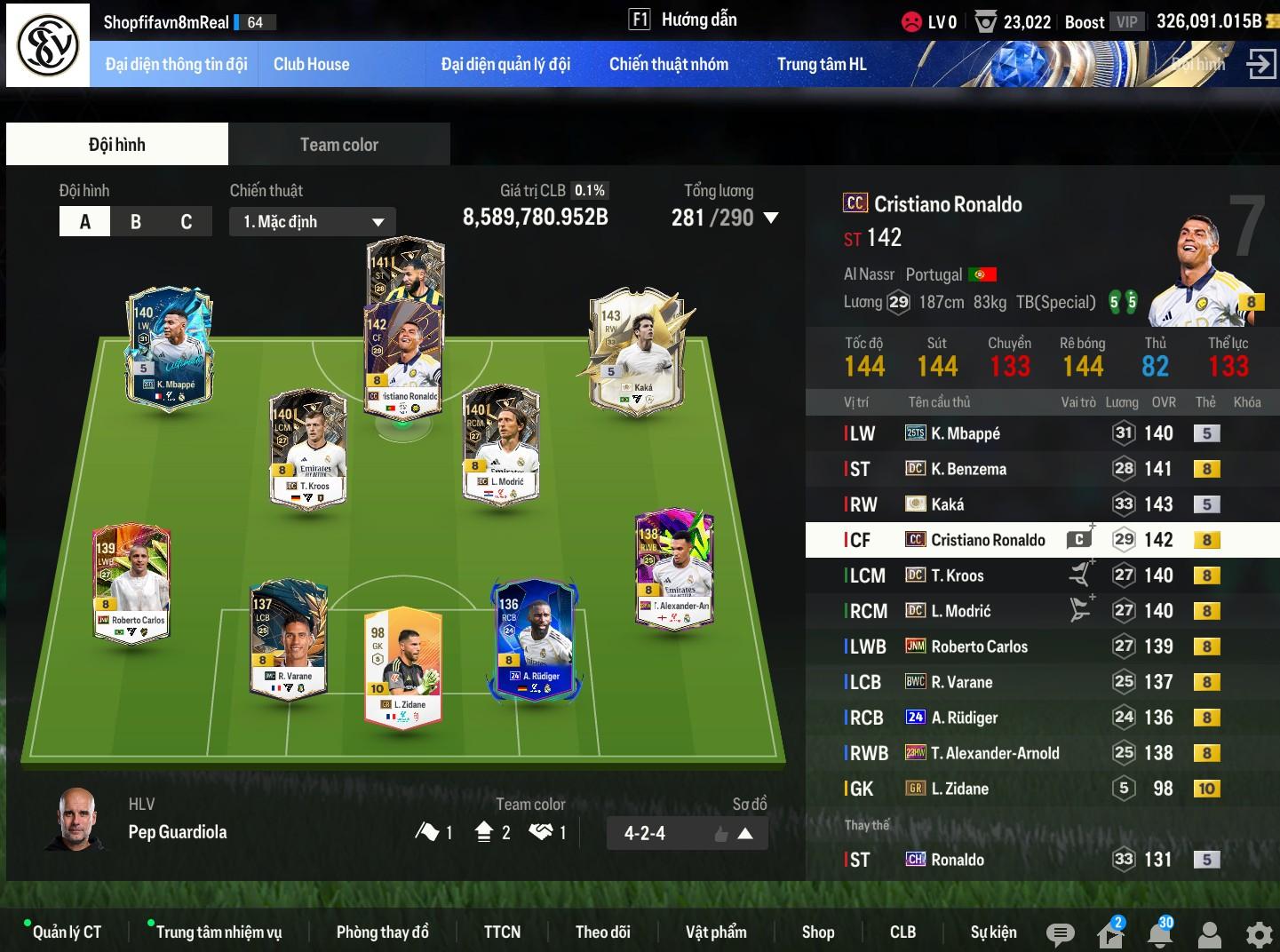
Task: Open the 4-2-4 formation selector
Action: 687,833
